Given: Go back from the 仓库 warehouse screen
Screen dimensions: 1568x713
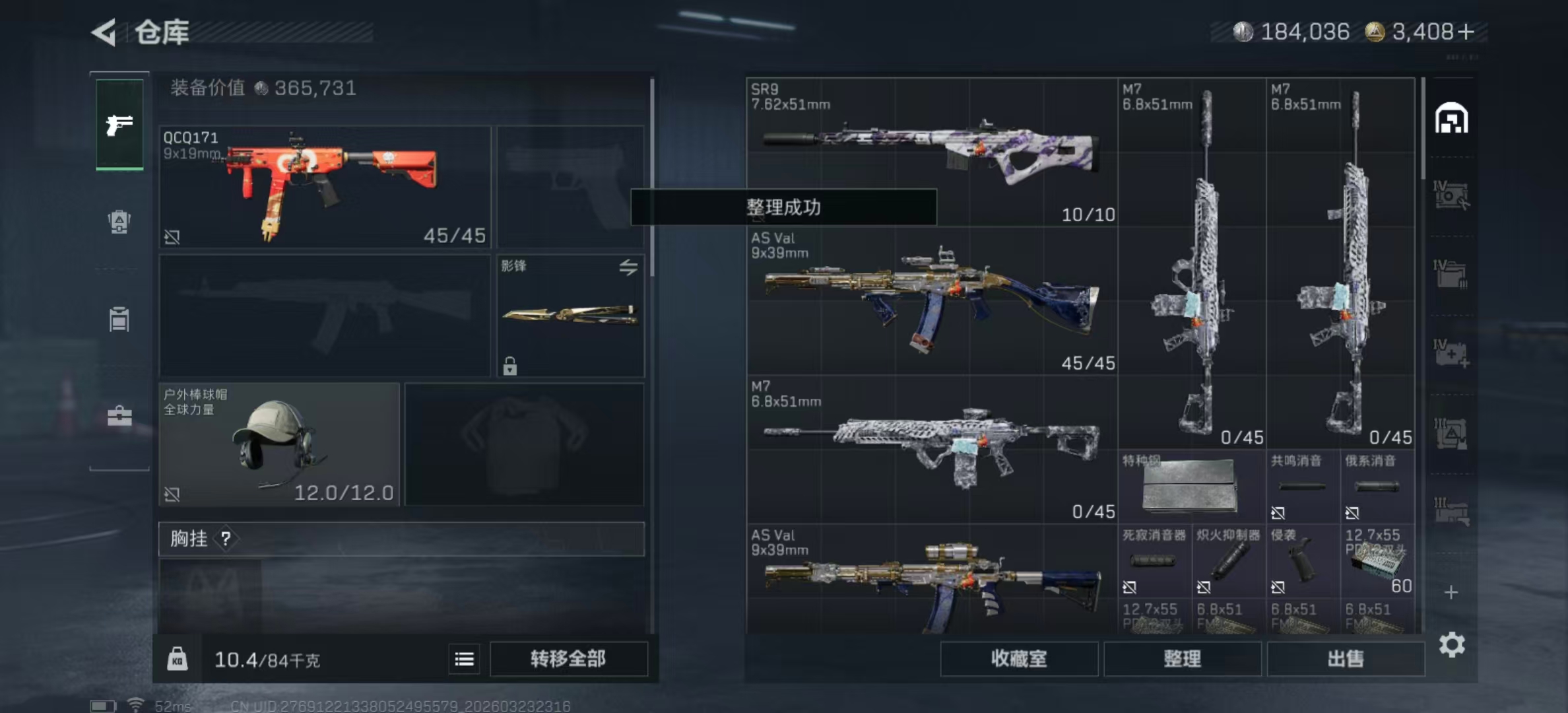Looking at the screenshot, I should 106,32.
